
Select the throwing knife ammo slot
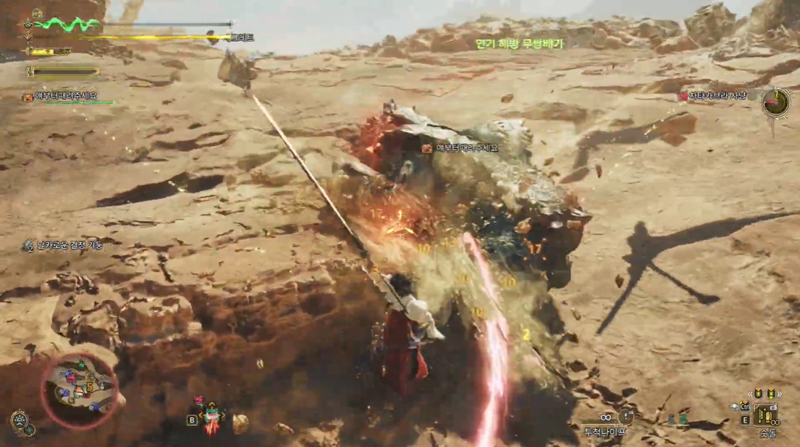(x=626, y=417)
